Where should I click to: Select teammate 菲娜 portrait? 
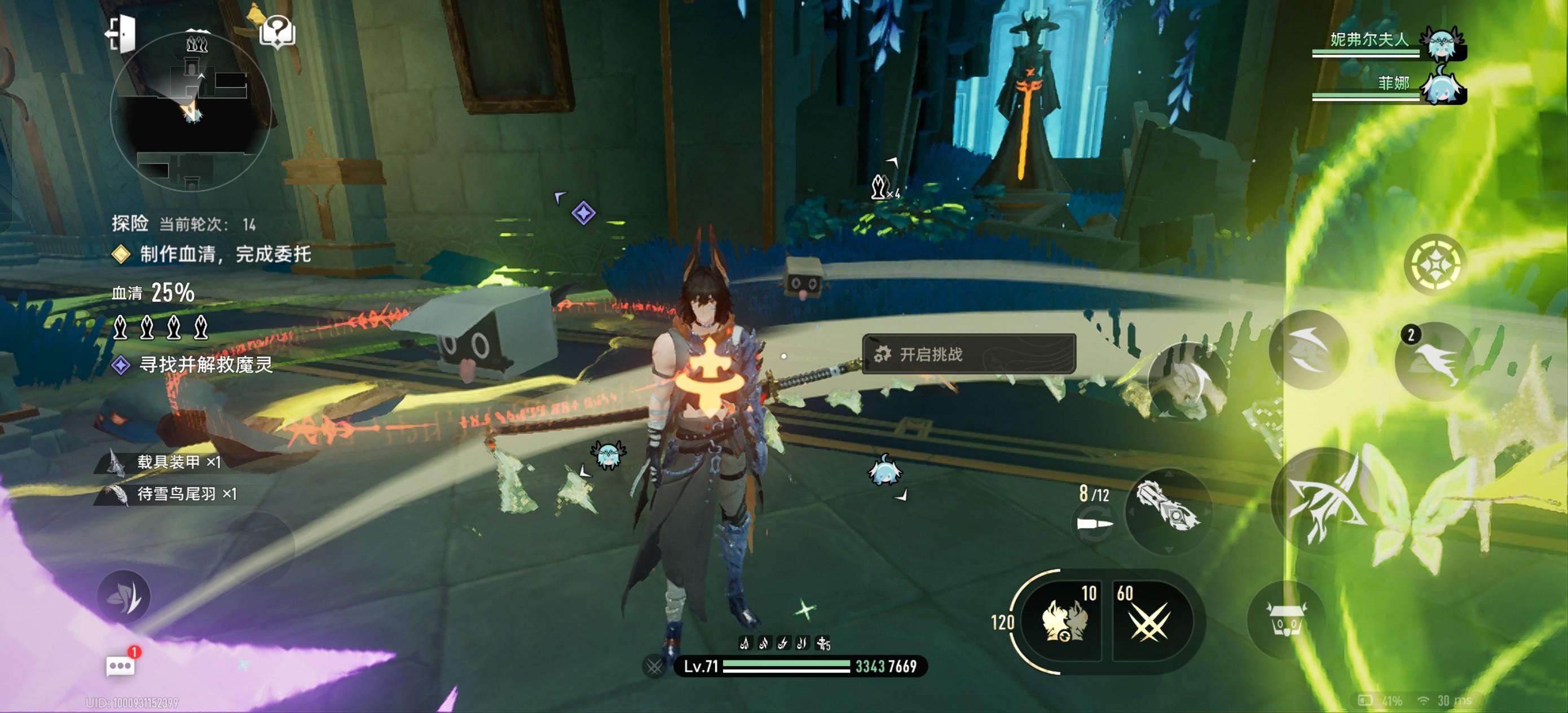click(1442, 86)
